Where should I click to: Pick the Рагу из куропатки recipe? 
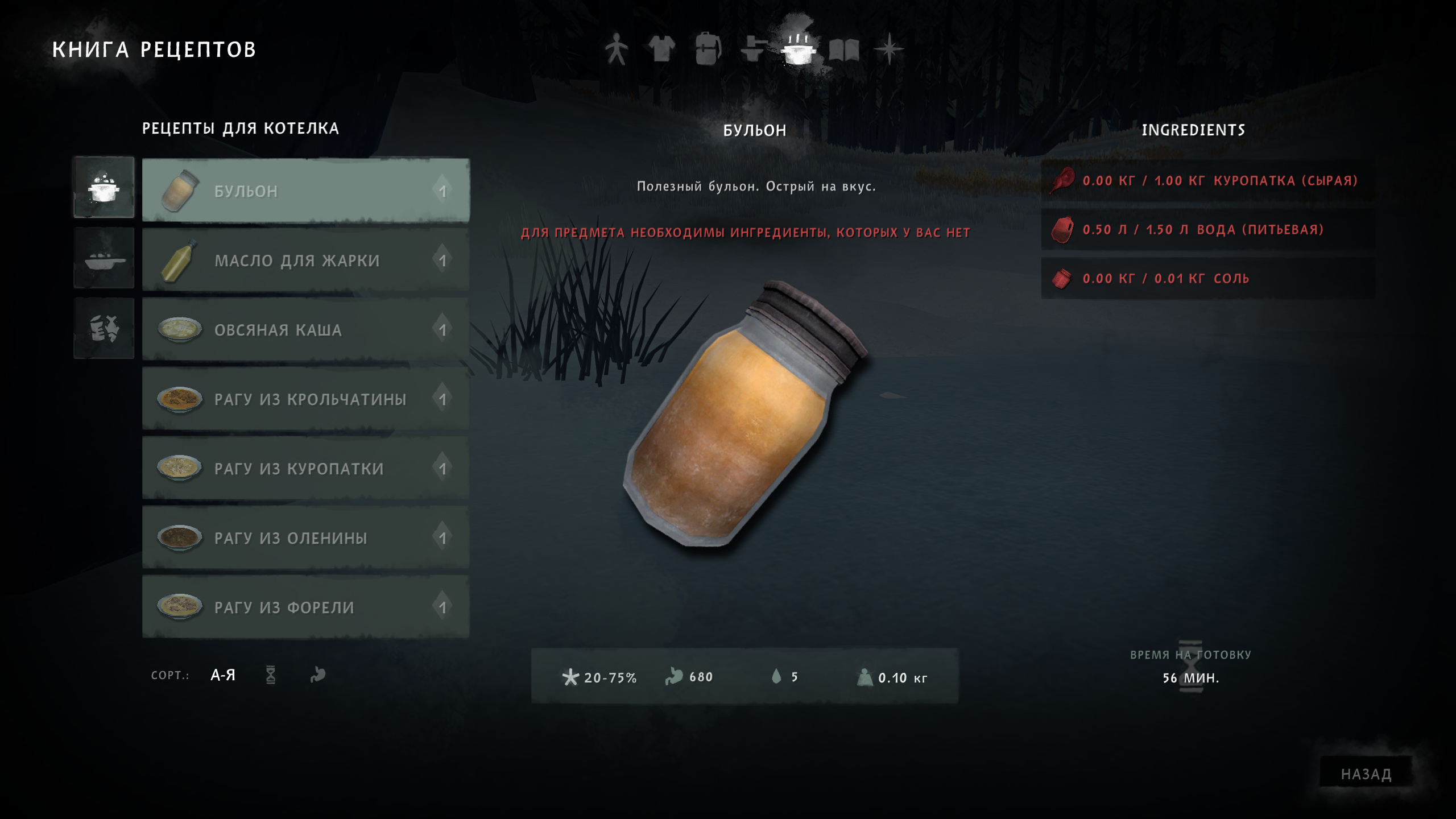[305, 468]
